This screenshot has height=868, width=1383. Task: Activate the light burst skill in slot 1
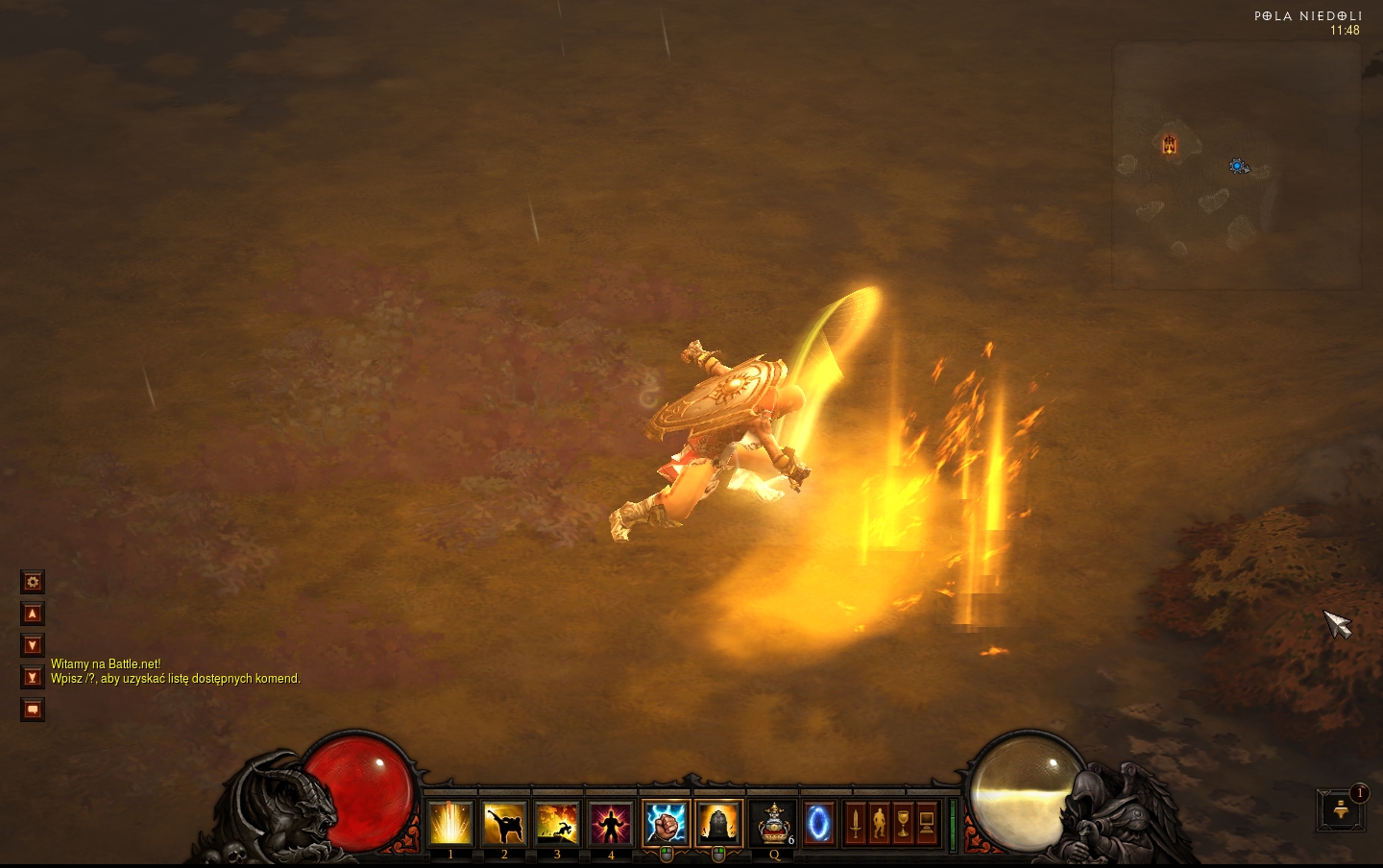[450, 824]
